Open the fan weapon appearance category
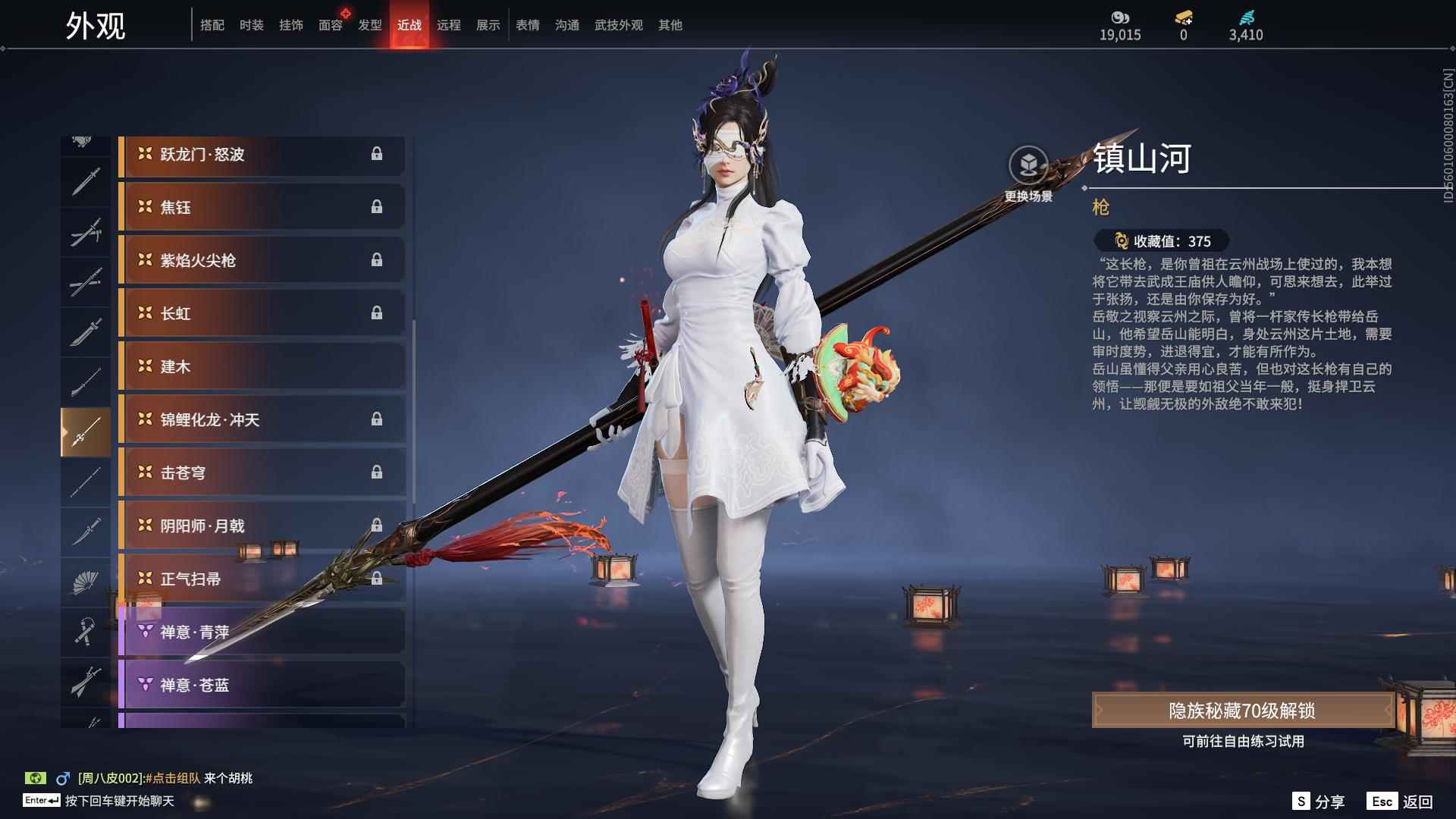Image resolution: width=1456 pixels, height=819 pixels. point(86,582)
